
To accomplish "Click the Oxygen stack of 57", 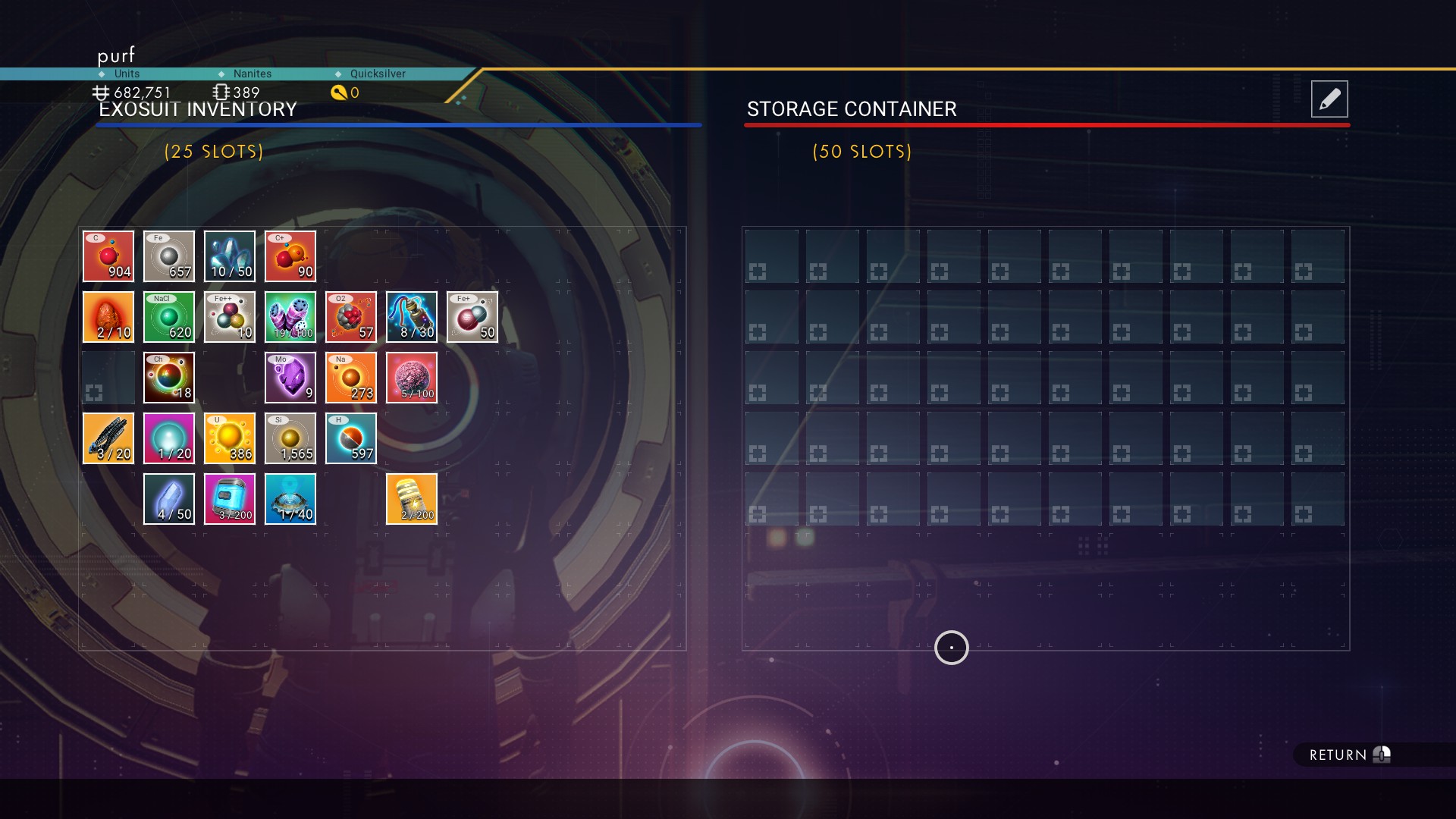I will pyautogui.click(x=351, y=317).
